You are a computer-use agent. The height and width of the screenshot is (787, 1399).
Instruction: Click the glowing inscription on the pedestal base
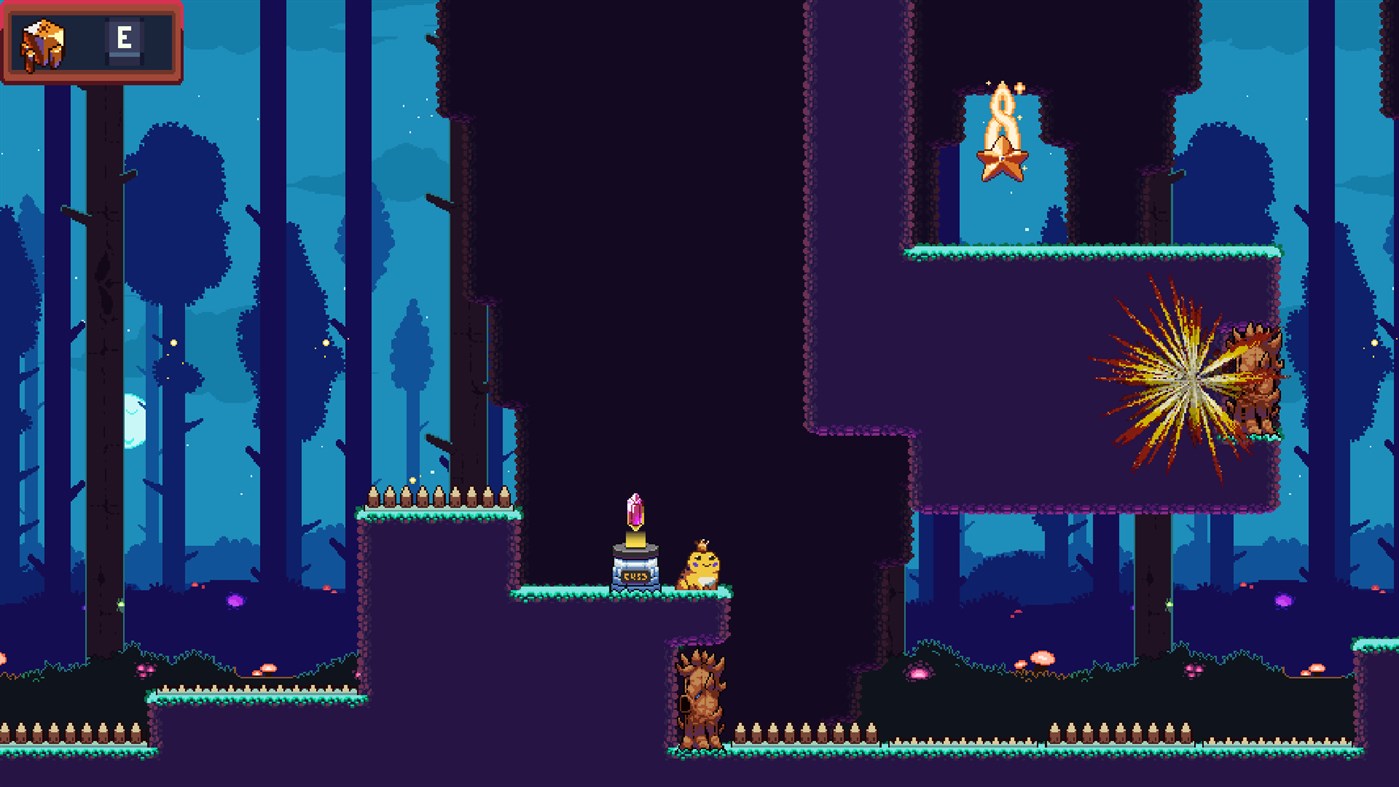tap(637, 575)
